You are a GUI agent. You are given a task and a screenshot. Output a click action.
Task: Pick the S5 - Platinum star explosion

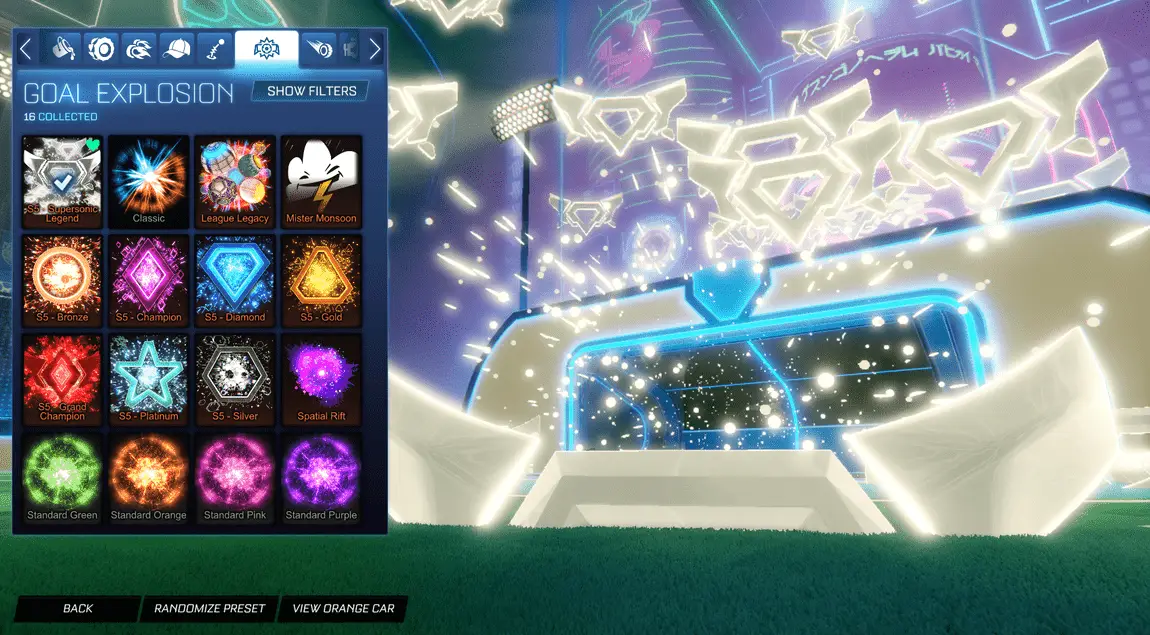(x=148, y=378)
